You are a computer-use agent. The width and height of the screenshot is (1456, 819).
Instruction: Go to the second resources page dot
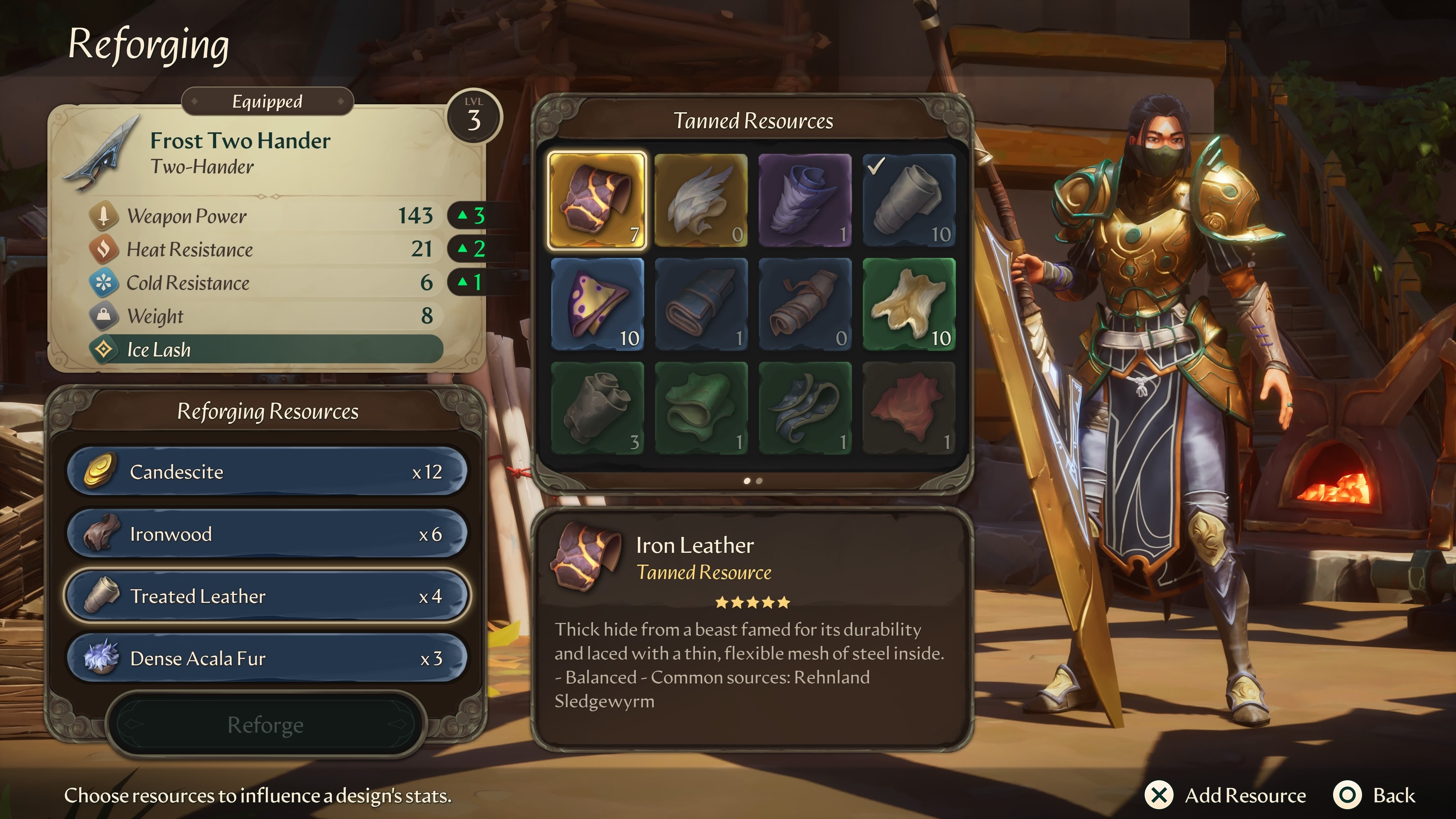(x=759, y=481)
